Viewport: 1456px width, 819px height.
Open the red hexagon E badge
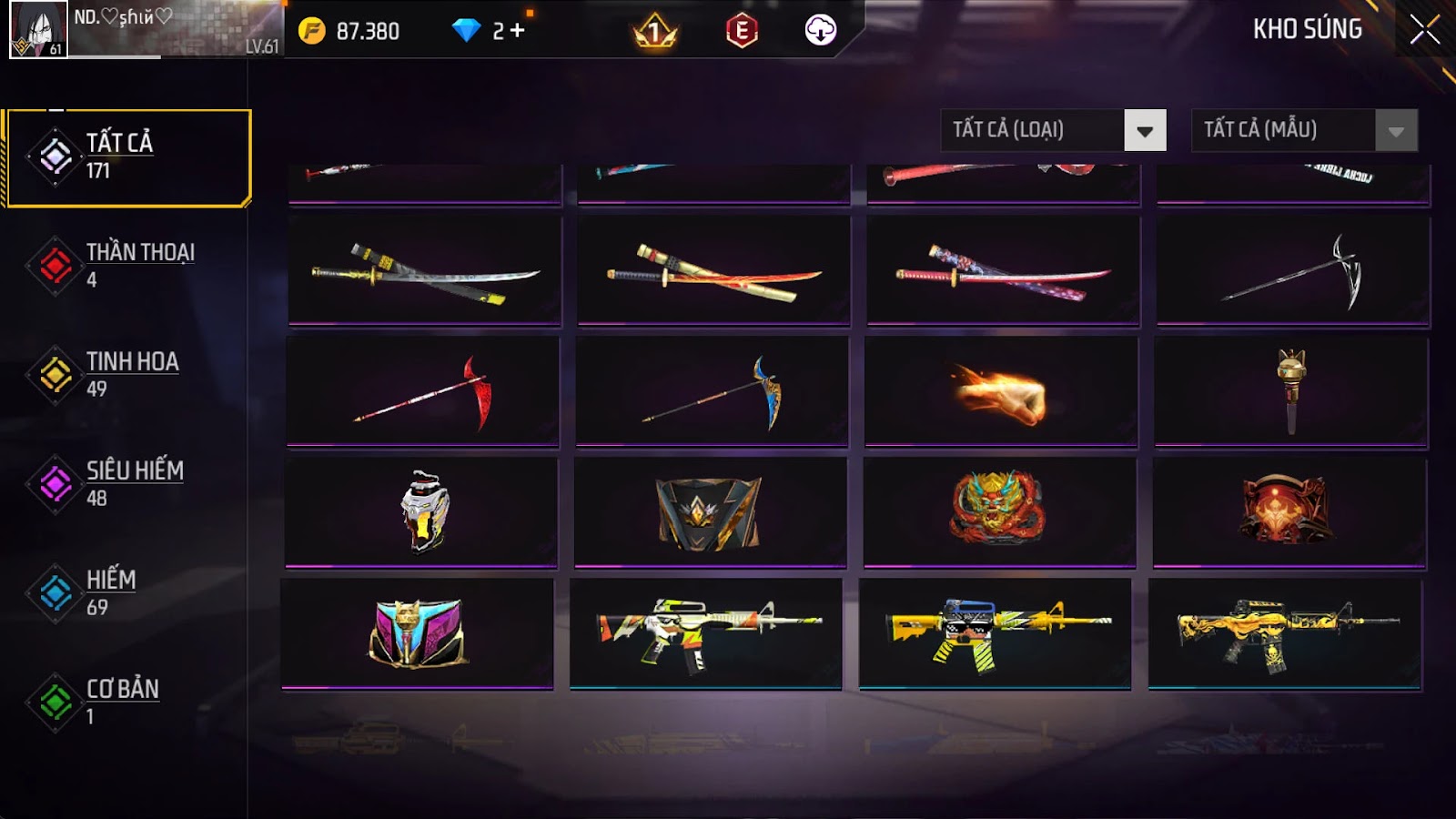coord(742,31)
